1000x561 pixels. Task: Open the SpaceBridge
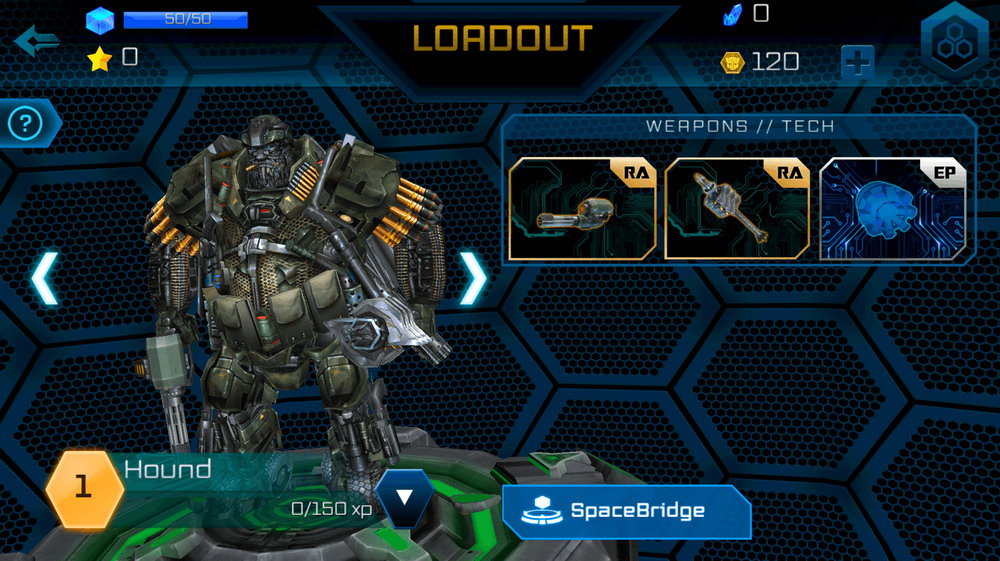[x=627, y=511]
